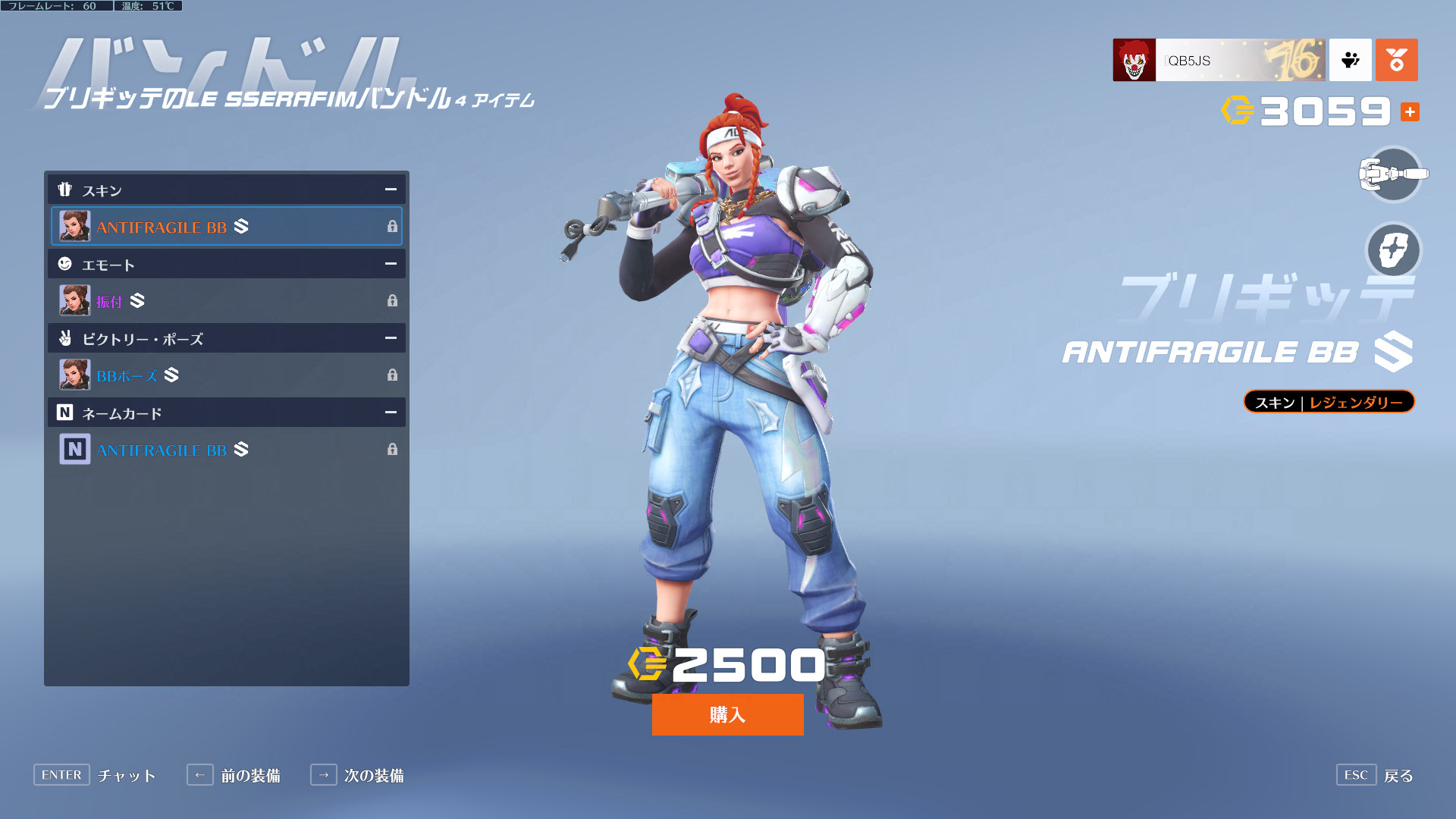The height and width of the screenshot is (819, 1456).
Task: Select the ANTIFRAGILE BB skin row
Action: [x=226, y=227]
